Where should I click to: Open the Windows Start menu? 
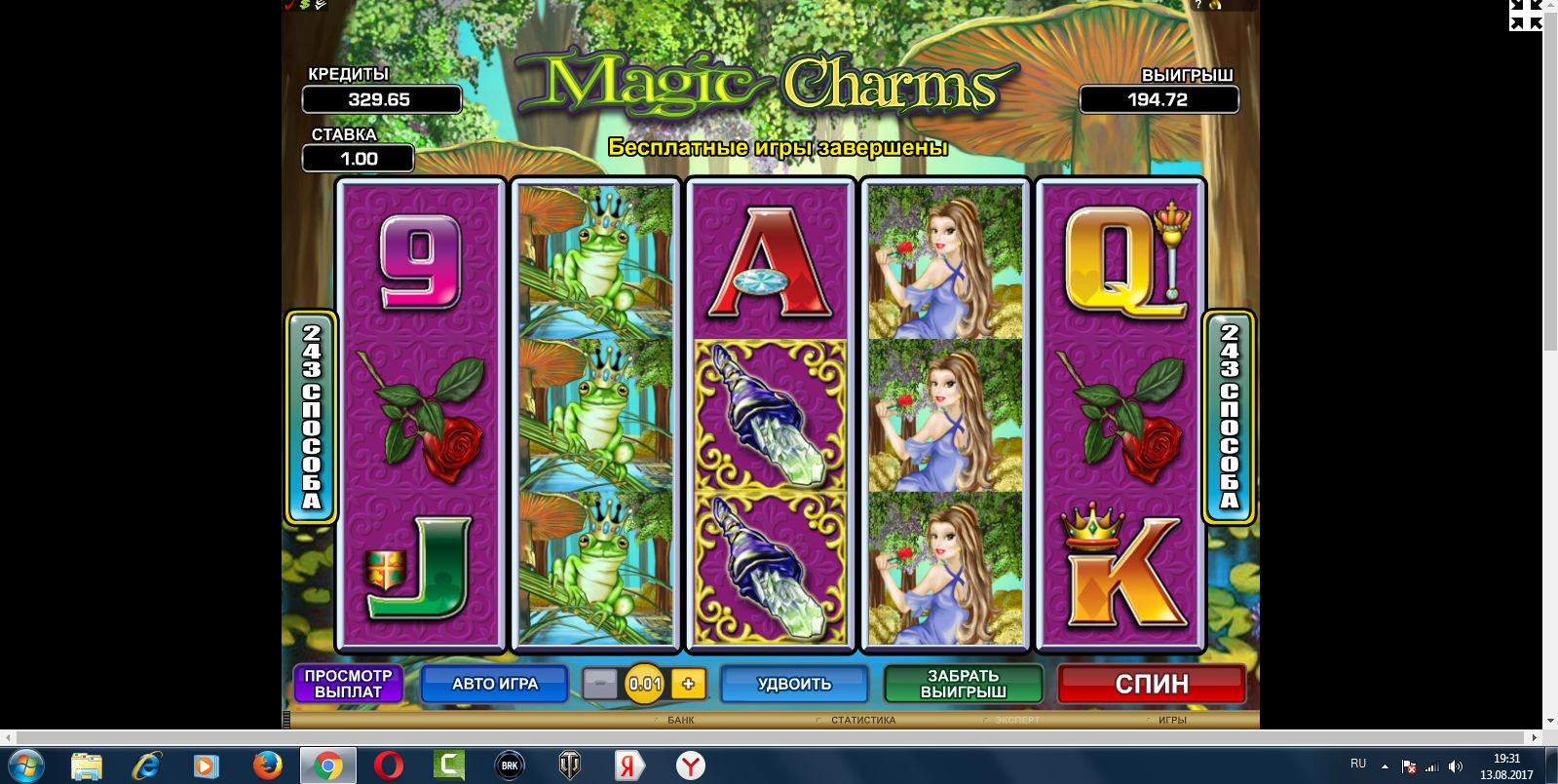tap(26, 765)
